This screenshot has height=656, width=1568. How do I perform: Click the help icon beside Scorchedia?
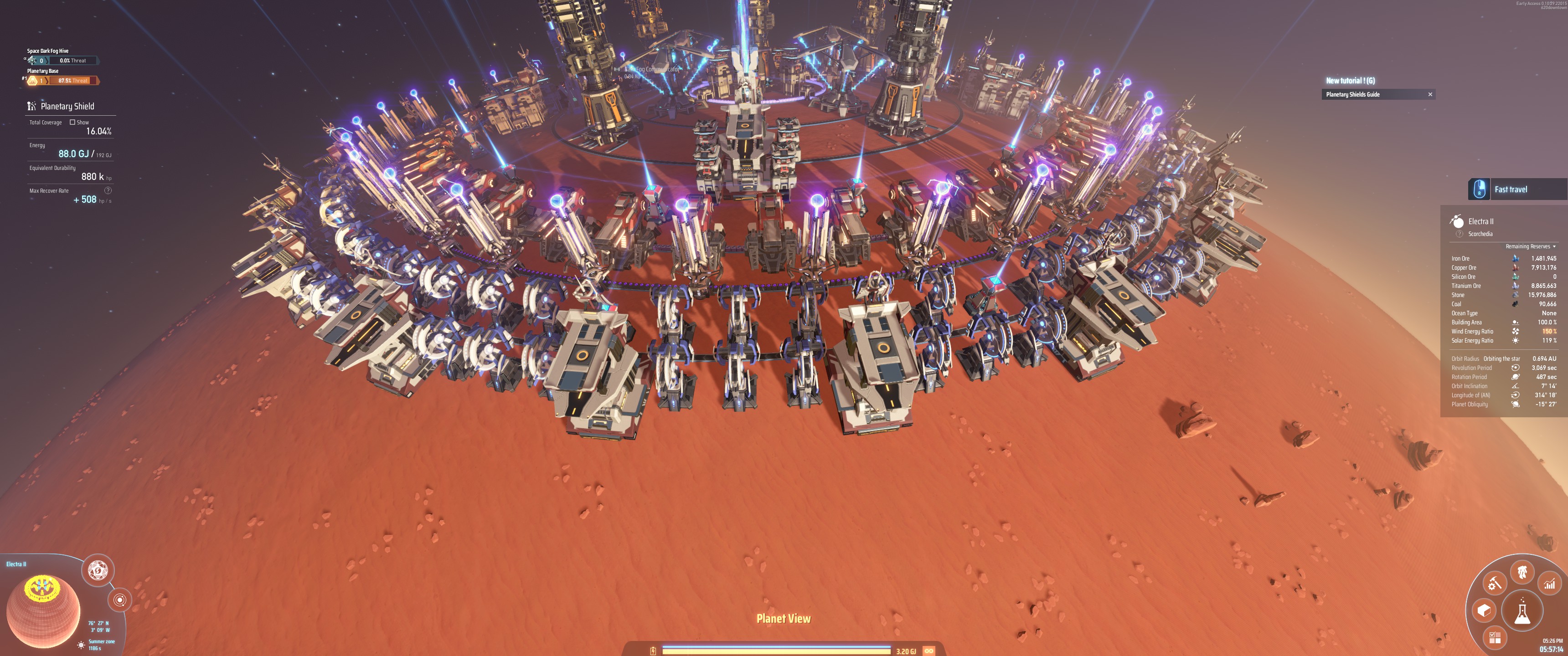[x=1459, y=234]
